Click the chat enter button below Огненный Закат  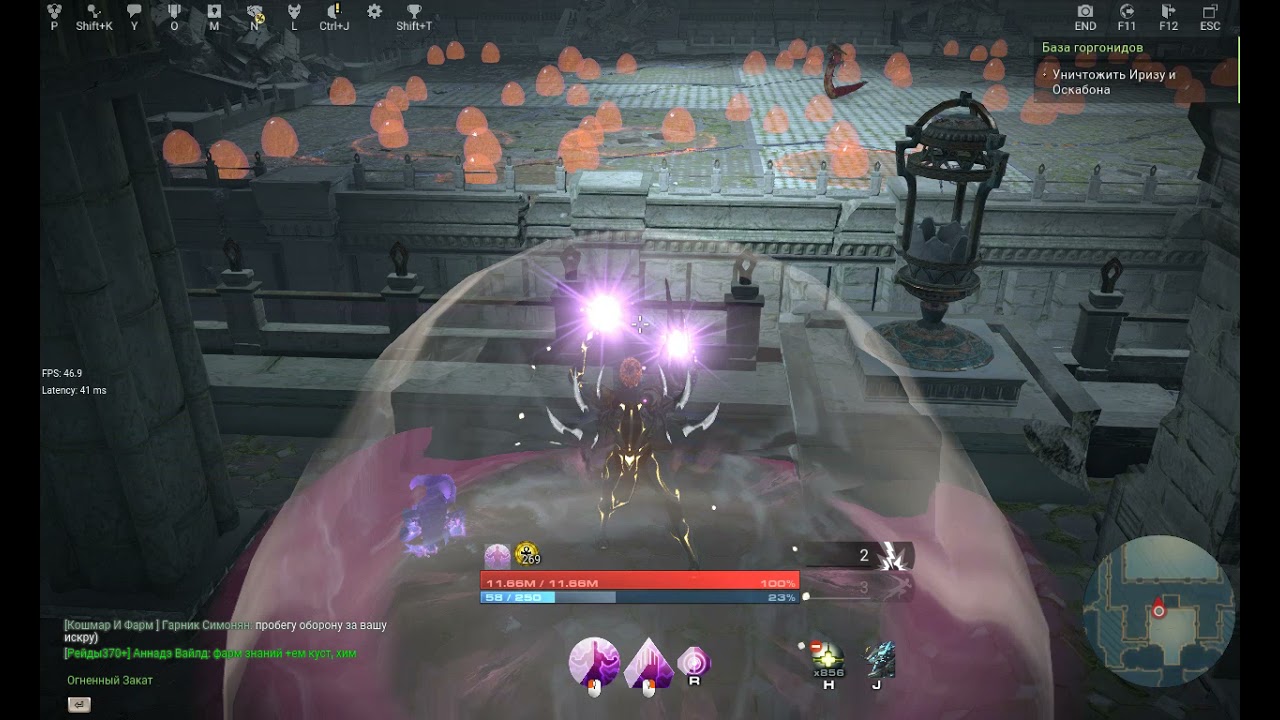click(x=78, y=705)
